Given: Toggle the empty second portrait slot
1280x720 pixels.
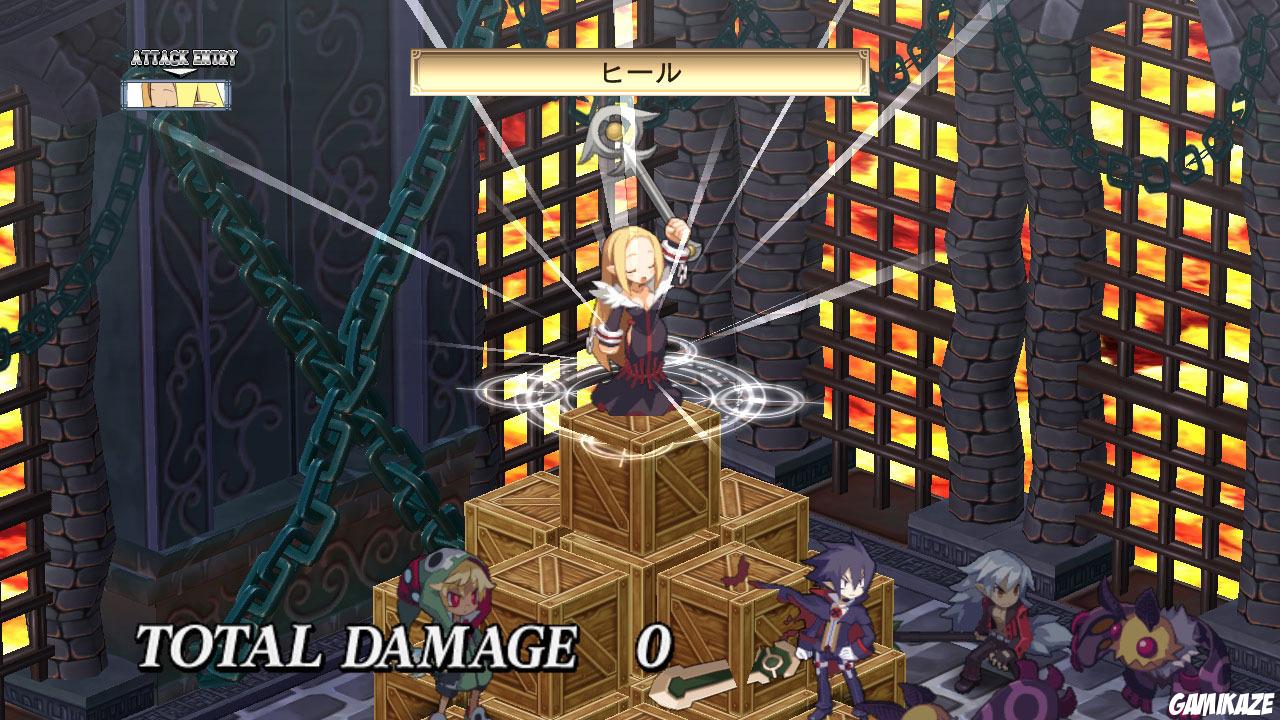Looking at the screenshot, I should point(205,96).
